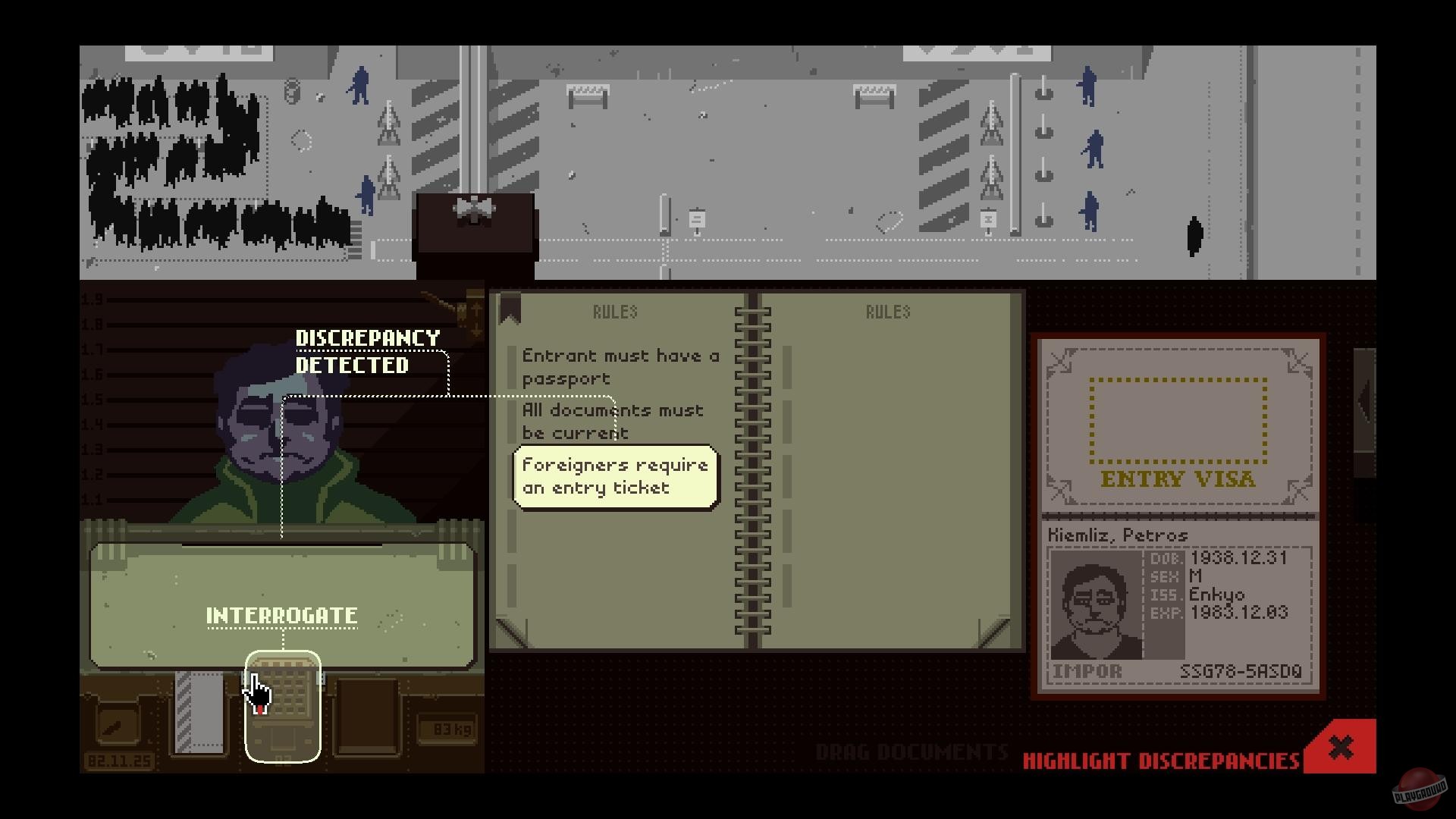Toggle highlight on 'Foreigners require an entry ticket' rule
The height and width of the screenshot is (819, 1456).
[x=615, y=475]
